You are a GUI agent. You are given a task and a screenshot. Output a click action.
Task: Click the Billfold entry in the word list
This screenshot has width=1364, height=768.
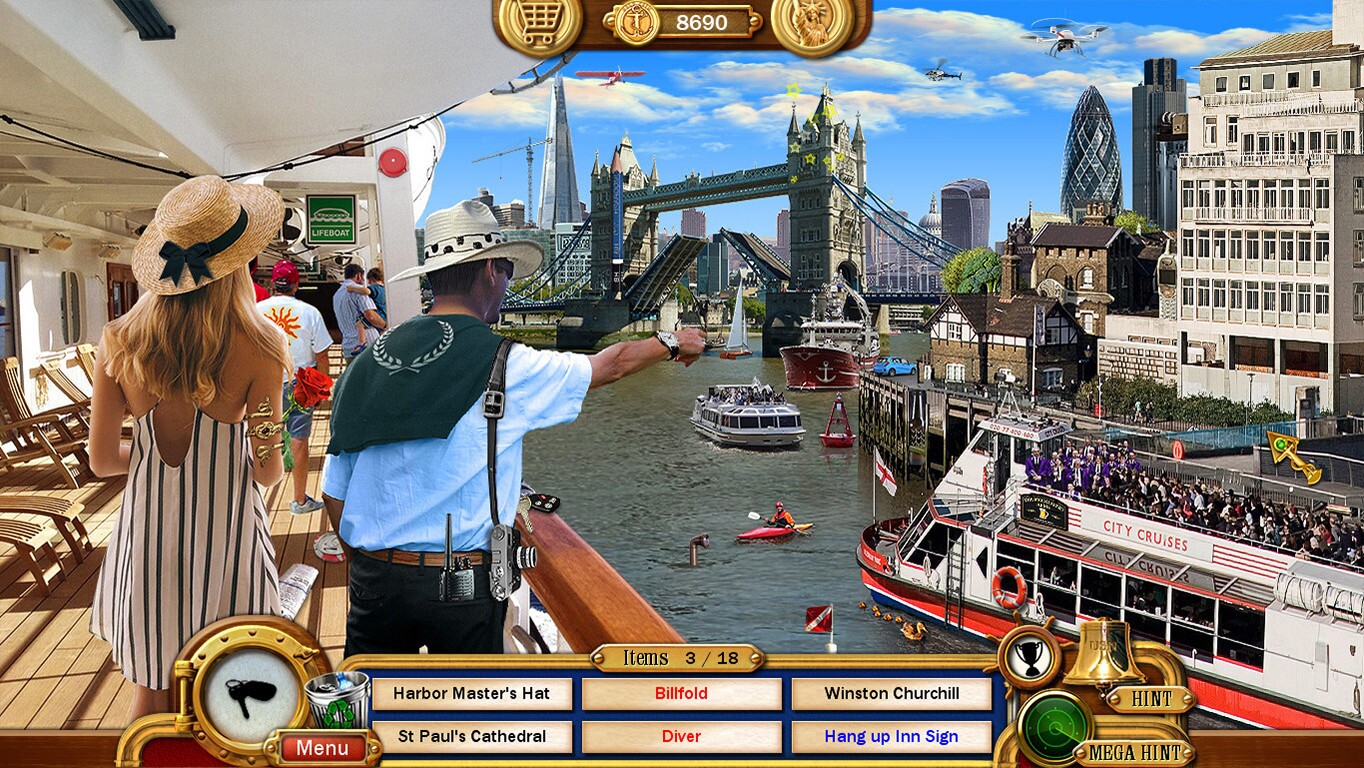(681, 693)
